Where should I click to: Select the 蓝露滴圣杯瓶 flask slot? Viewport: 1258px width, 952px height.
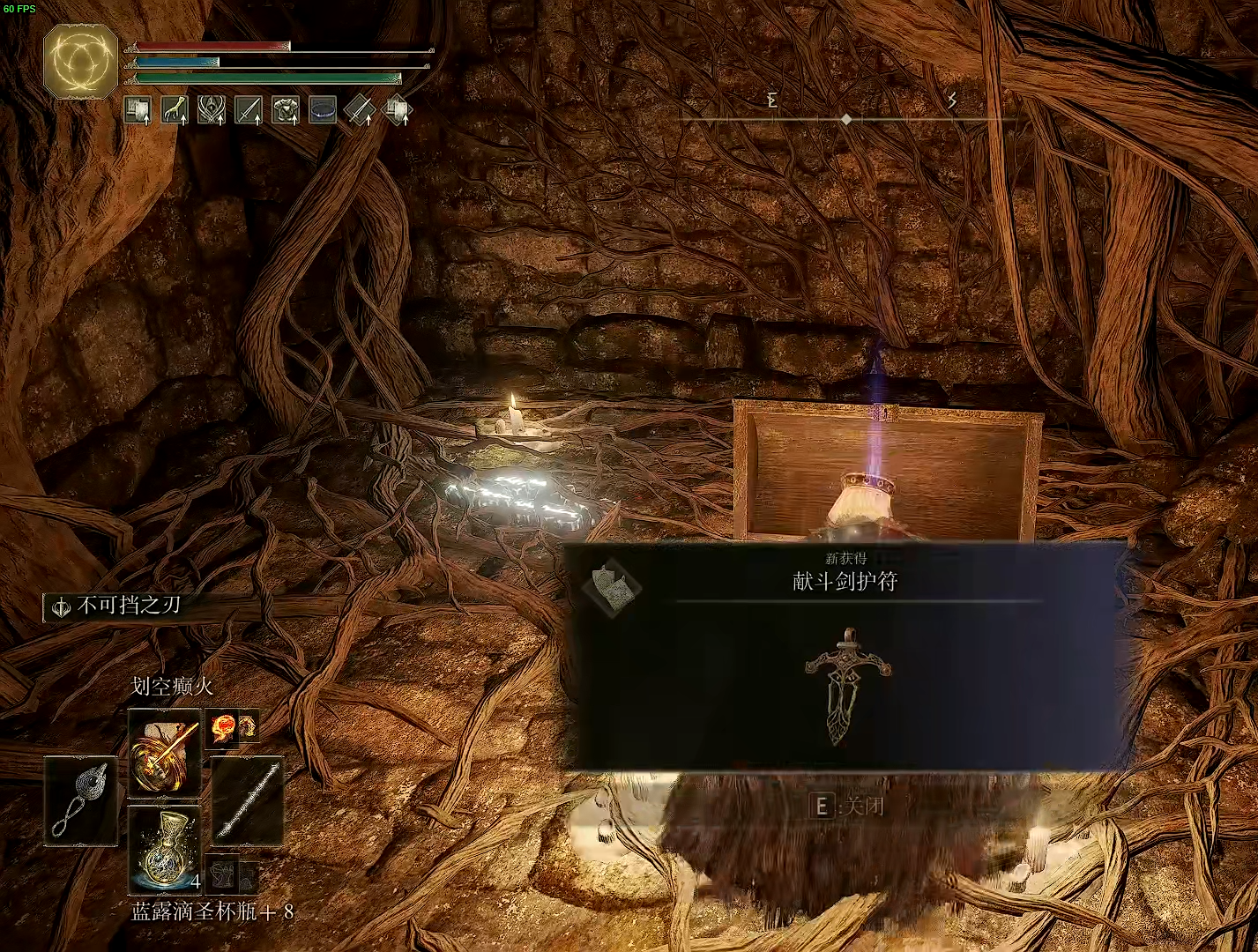(x=164, y=850)
